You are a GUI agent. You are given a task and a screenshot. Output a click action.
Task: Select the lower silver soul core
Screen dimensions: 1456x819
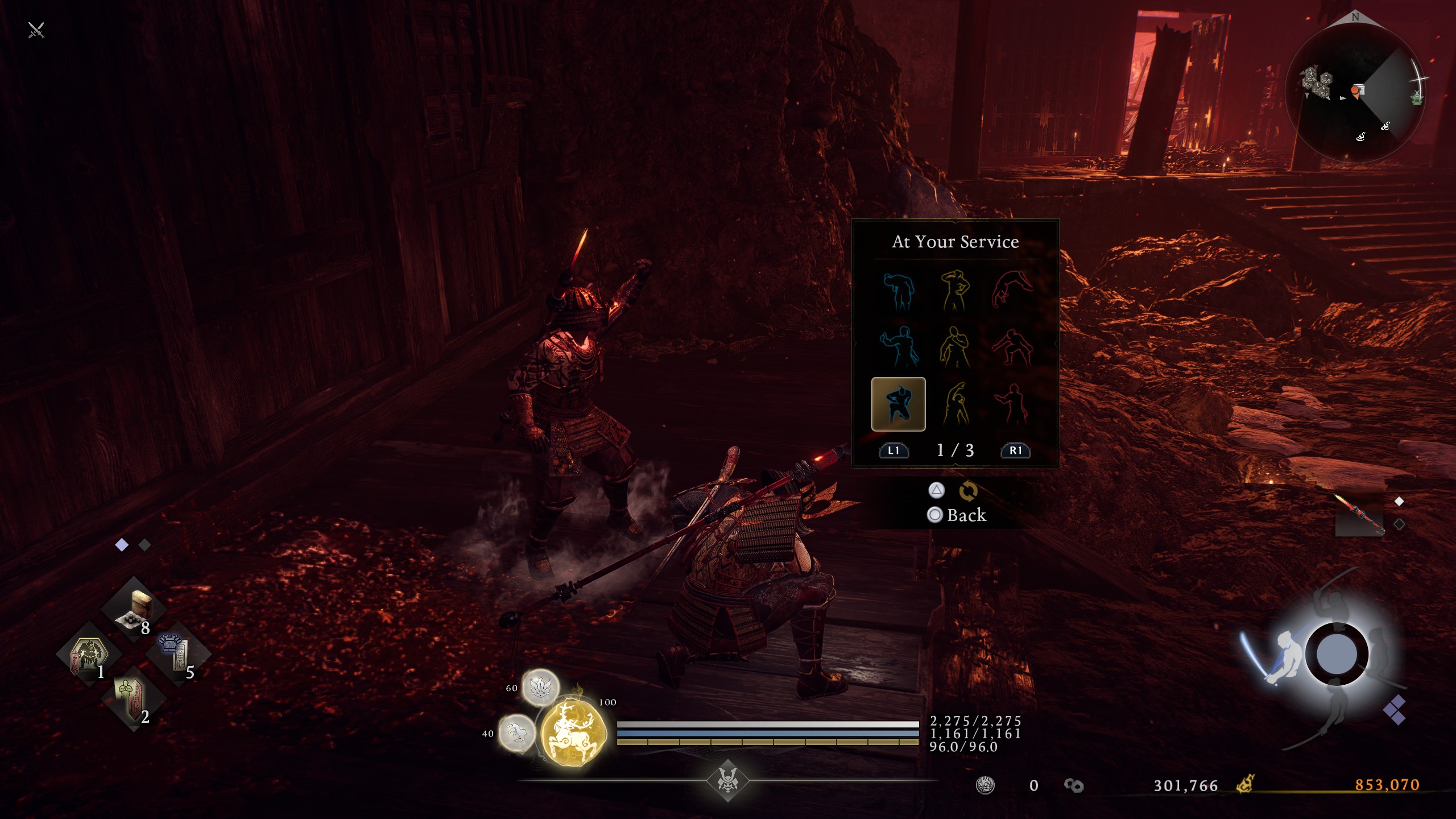click(x=516, y=733)
